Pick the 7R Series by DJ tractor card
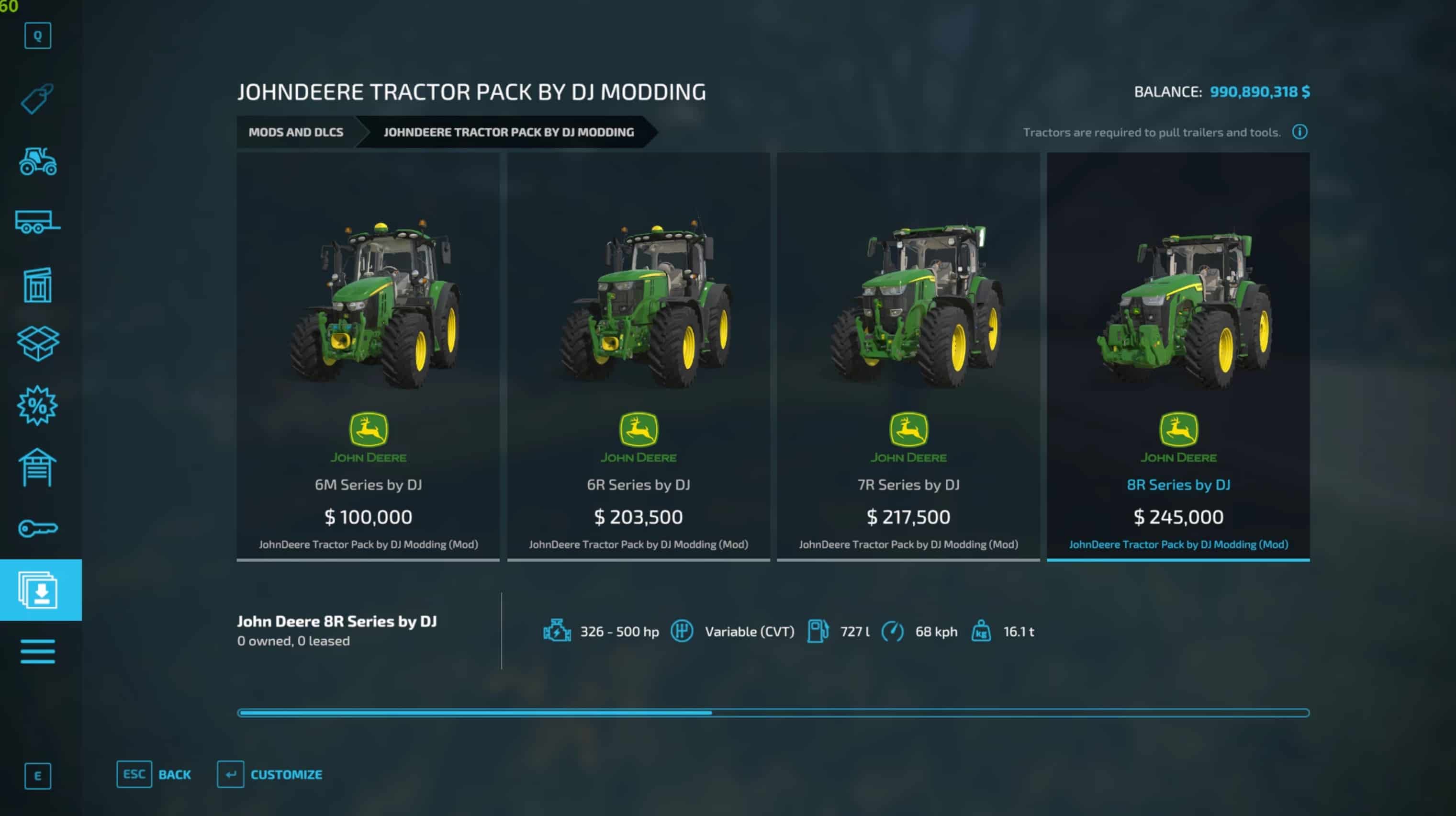 pyautogui.click(x=908, y=356)
